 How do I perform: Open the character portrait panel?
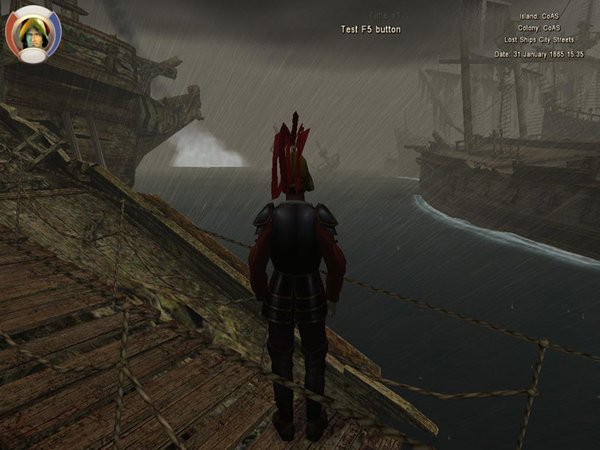(x=33, y=35)
